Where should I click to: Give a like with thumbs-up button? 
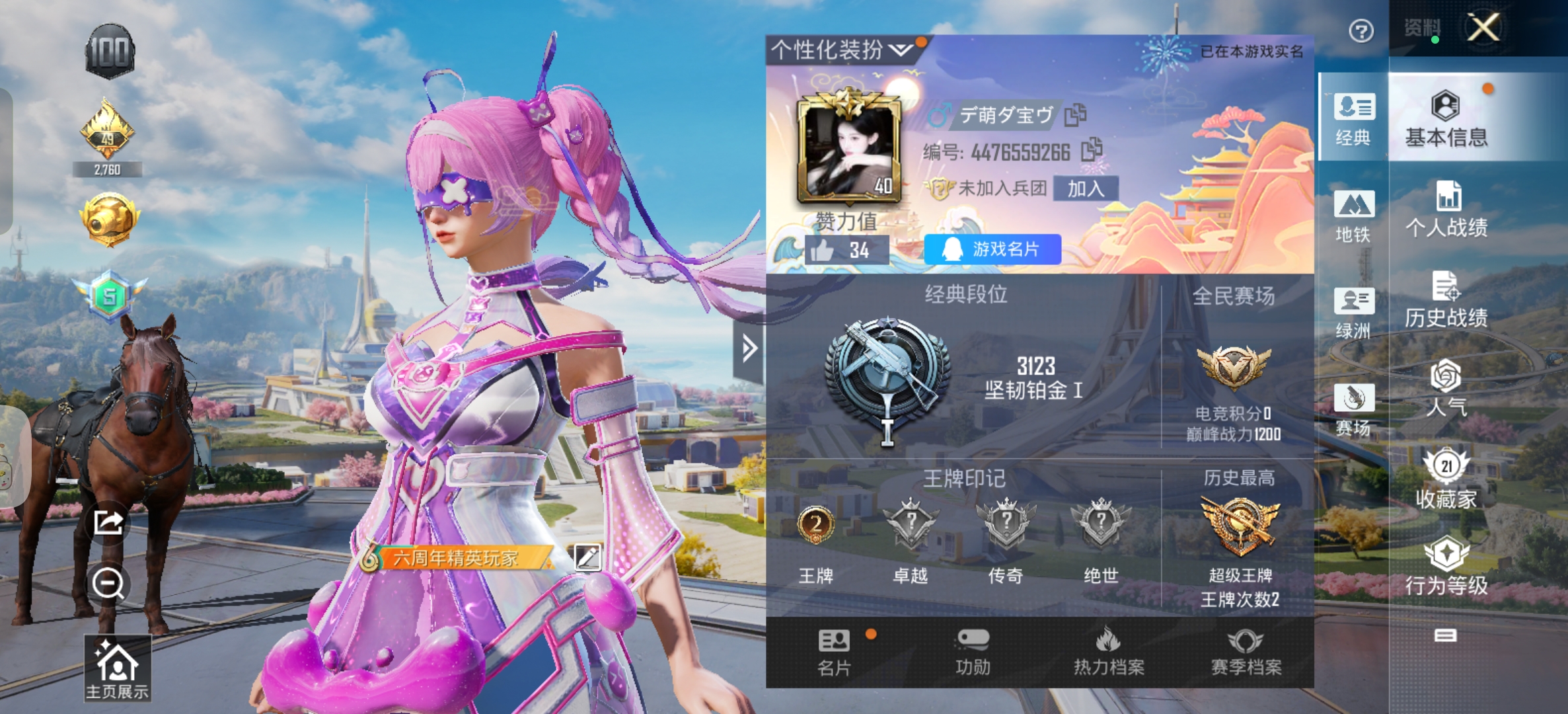coord(823,250)
